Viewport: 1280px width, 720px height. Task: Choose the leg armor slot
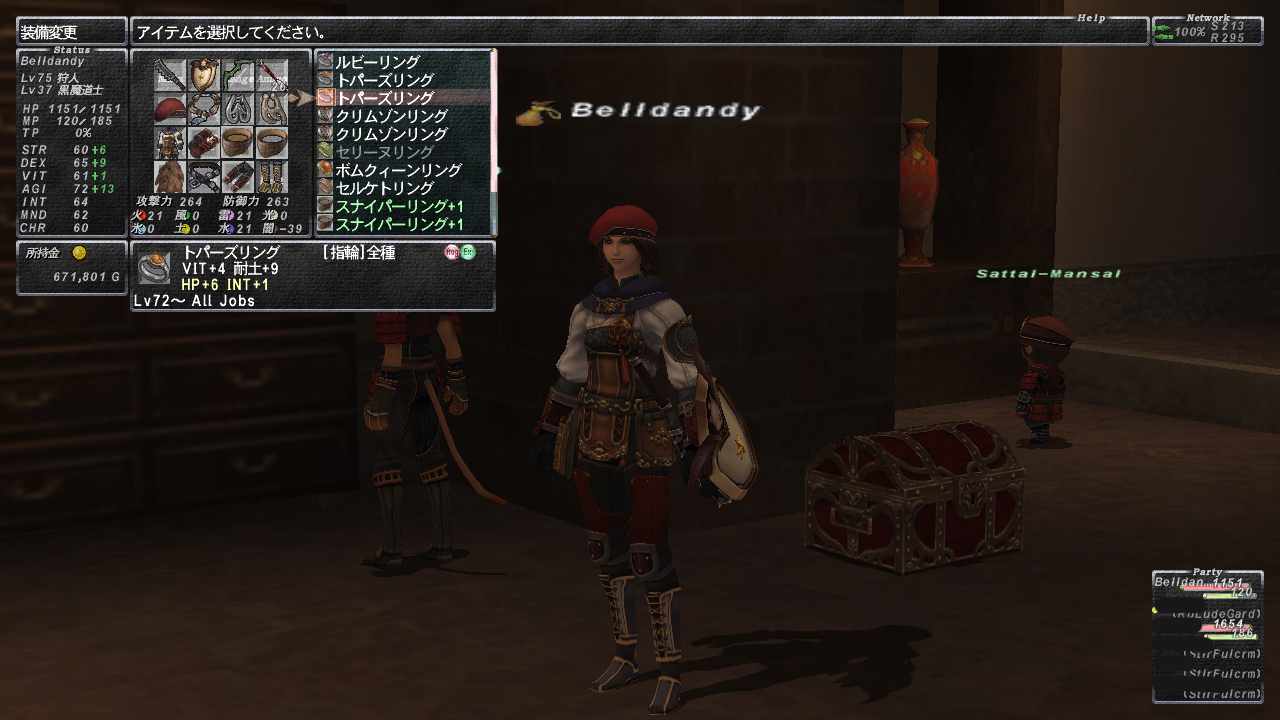click(x=238, y=177)
